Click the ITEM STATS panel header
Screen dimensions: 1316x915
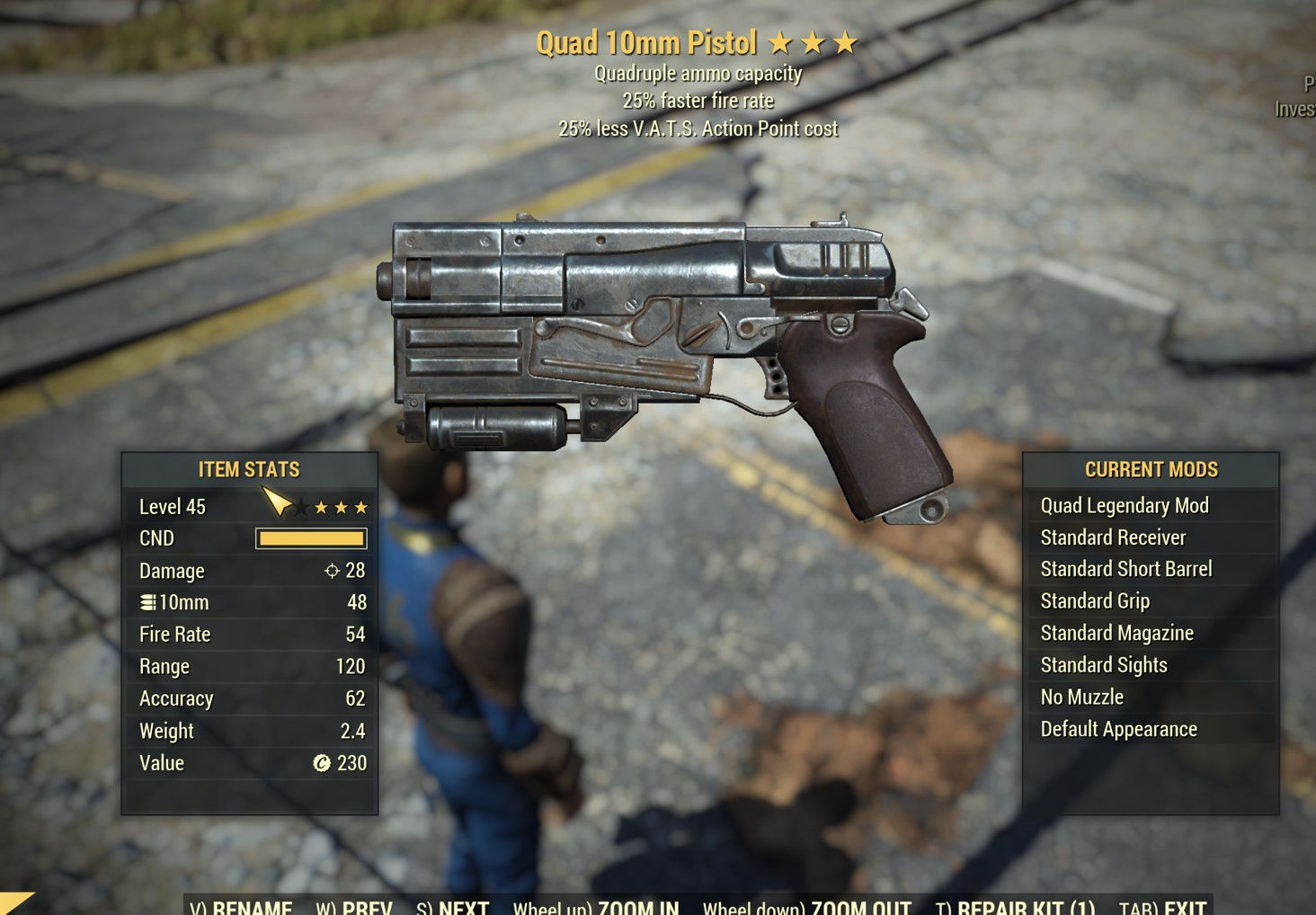tap(249, 469)
